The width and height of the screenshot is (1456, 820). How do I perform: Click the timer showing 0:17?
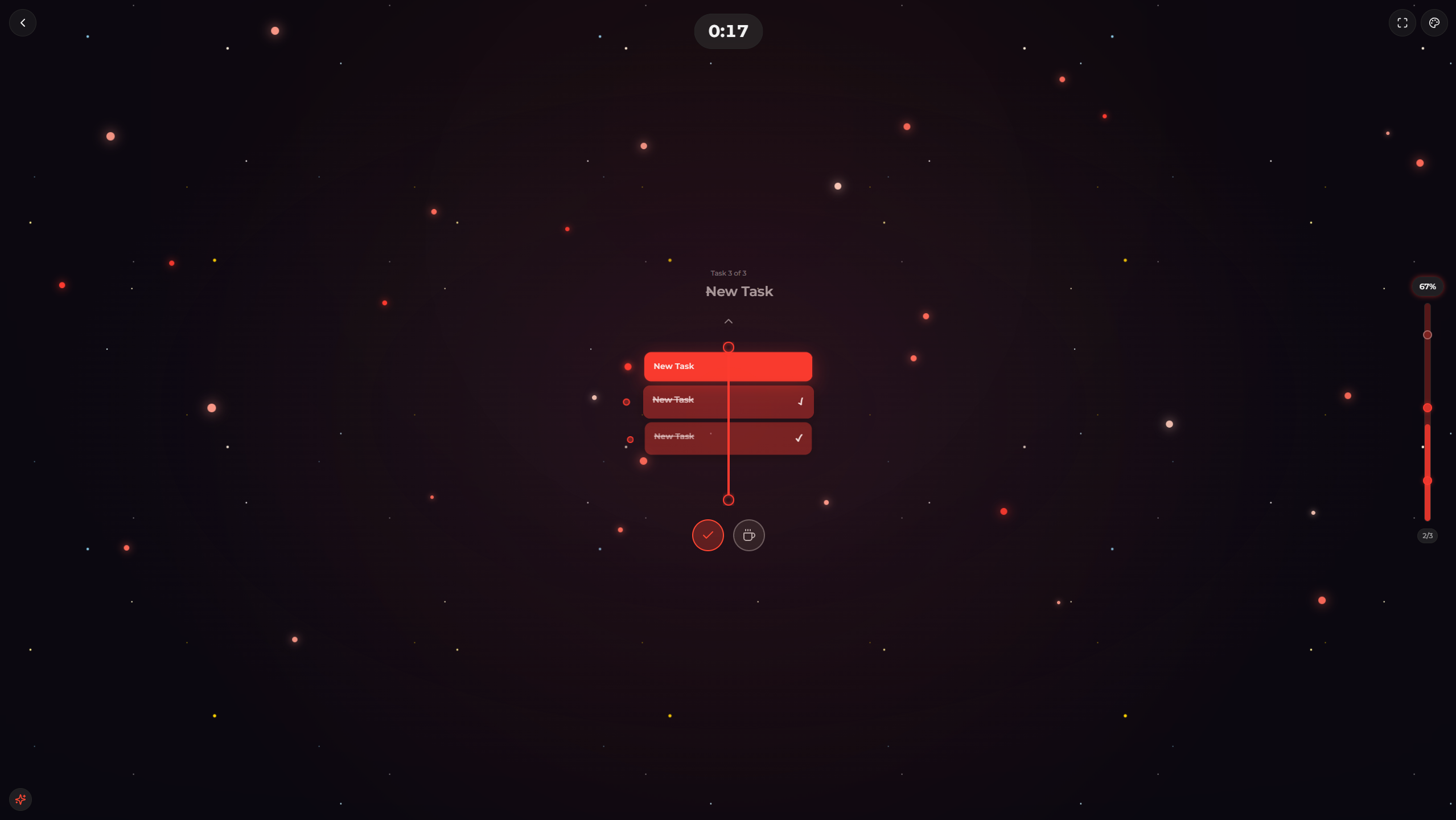pyautogui.click(x=728, y=31)
